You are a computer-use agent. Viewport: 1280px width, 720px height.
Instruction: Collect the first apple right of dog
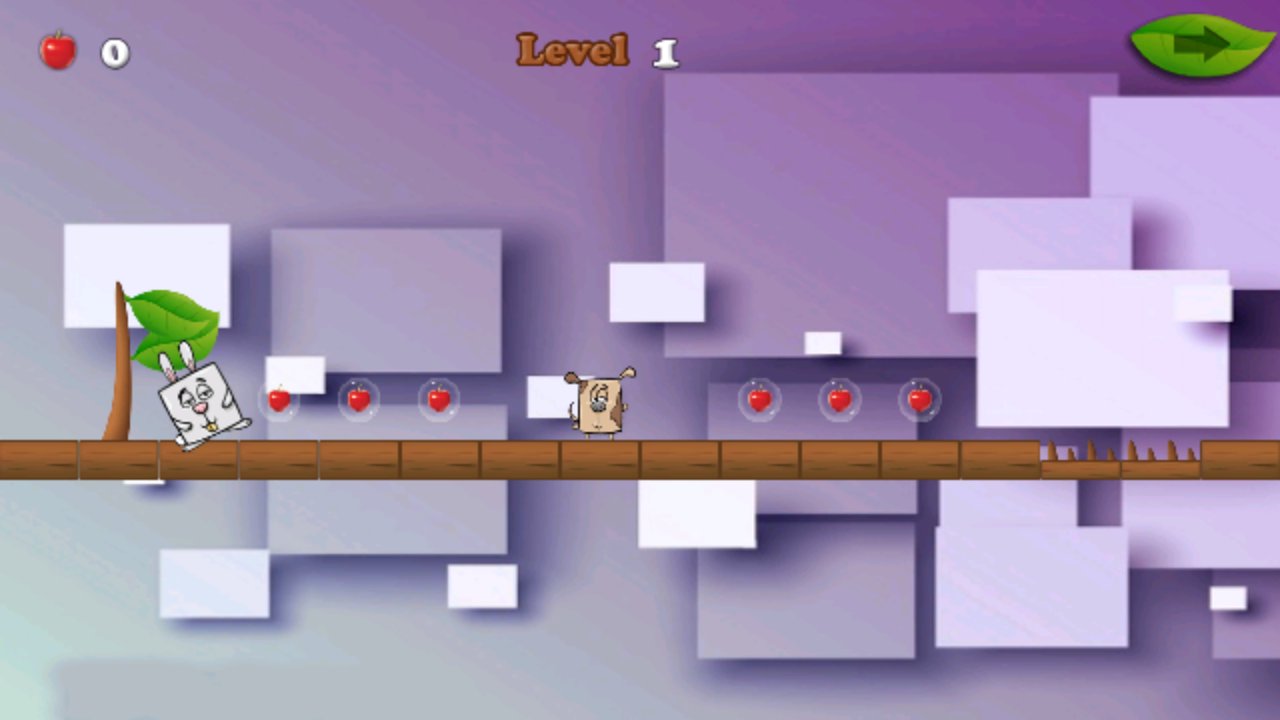[760, 400]
